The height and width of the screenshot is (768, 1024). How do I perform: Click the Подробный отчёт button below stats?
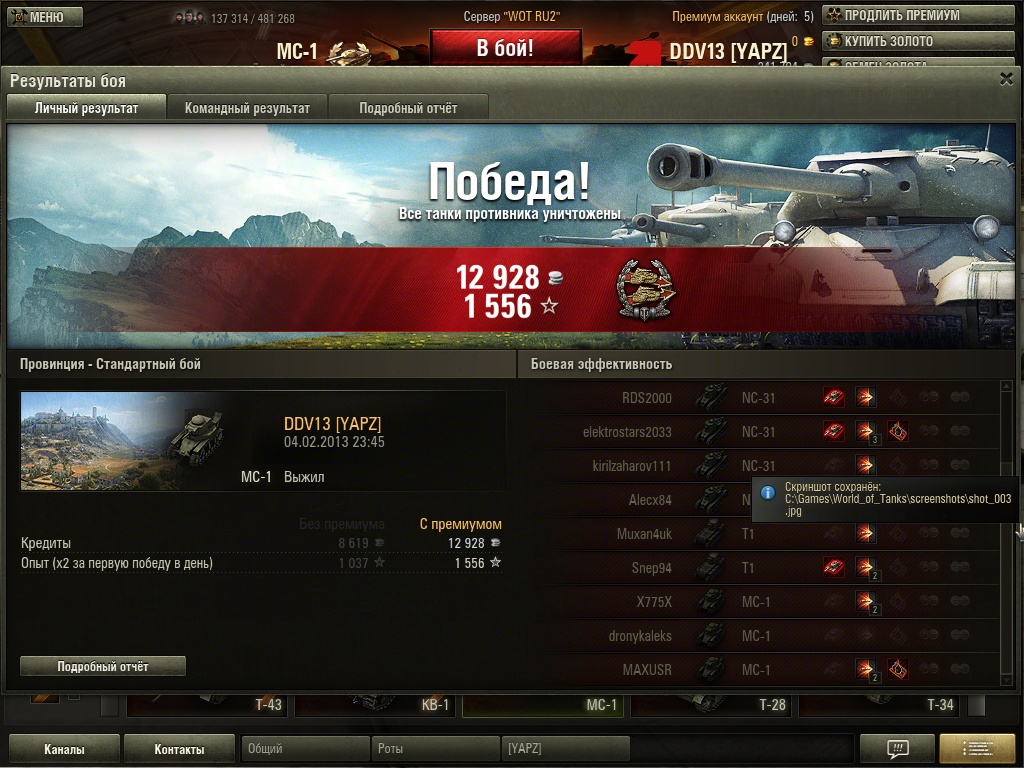[x=103, y=666]
